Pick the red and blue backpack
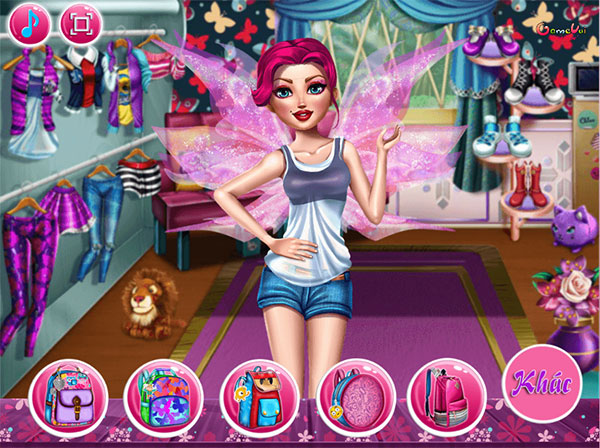This screenshot has height=448, width=600. point(257,394)
